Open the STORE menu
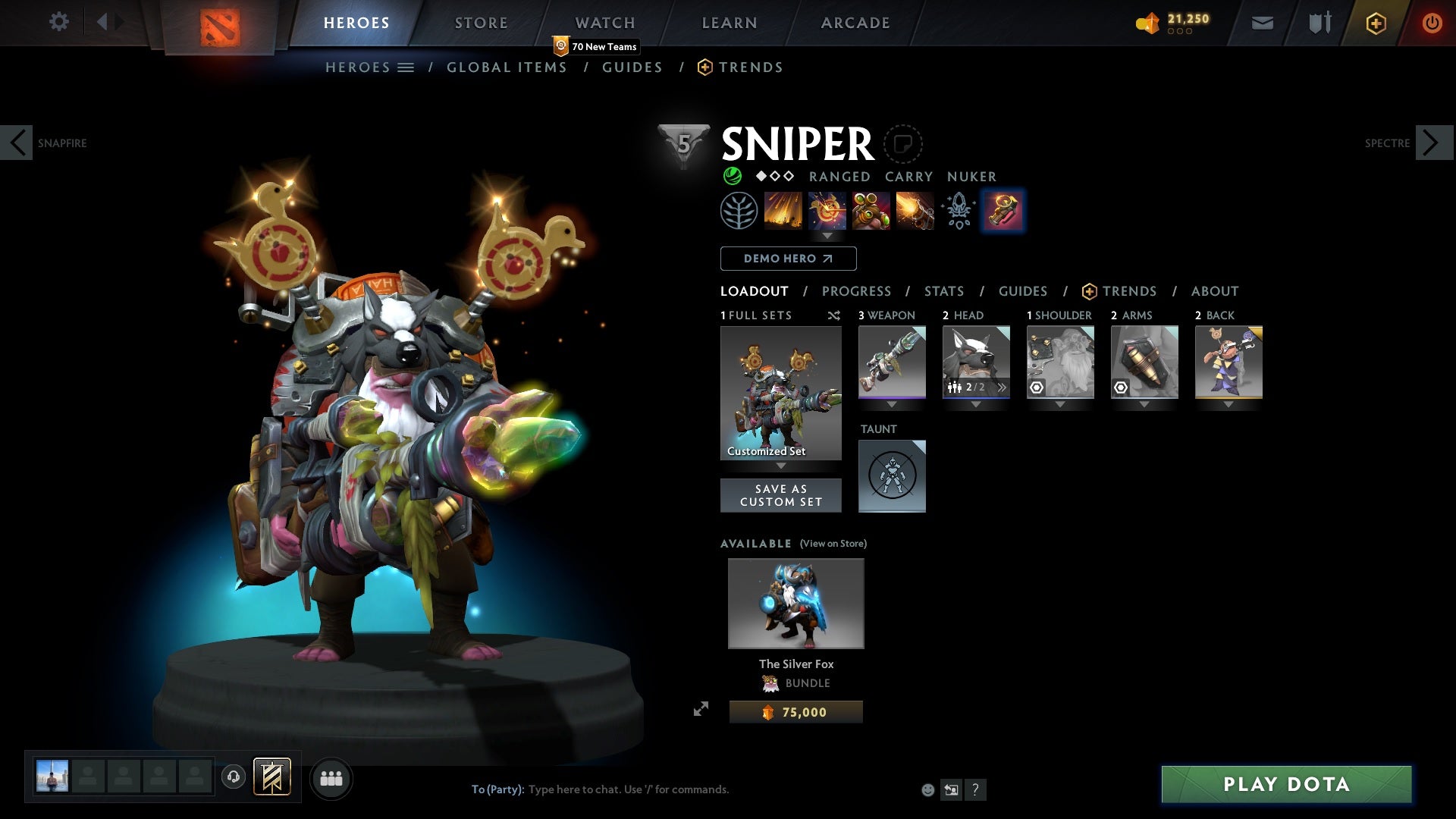The image size is (1456, 819). click(x=481, y=22)
